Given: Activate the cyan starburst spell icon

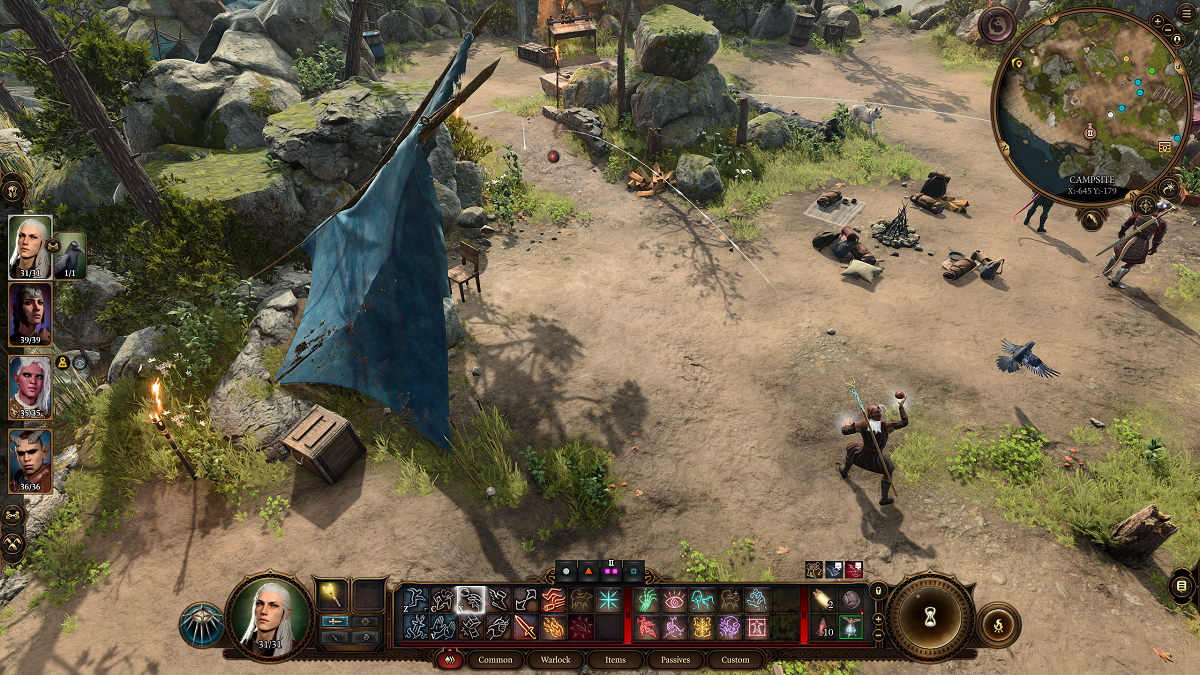Looking at the screenshot, I should click(608, 600).
